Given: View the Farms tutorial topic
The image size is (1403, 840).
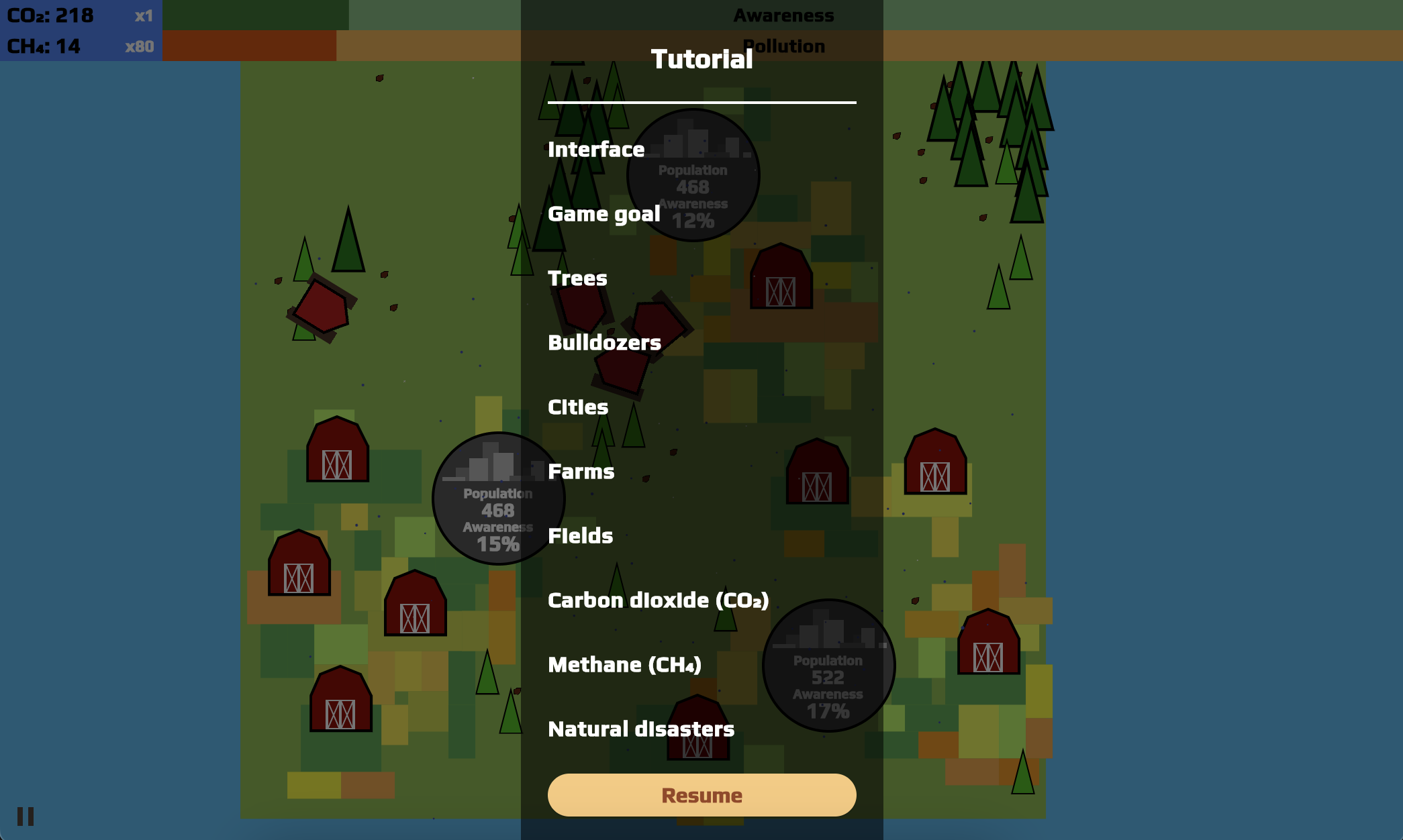Looking at the screenshot, I should 581,472.
